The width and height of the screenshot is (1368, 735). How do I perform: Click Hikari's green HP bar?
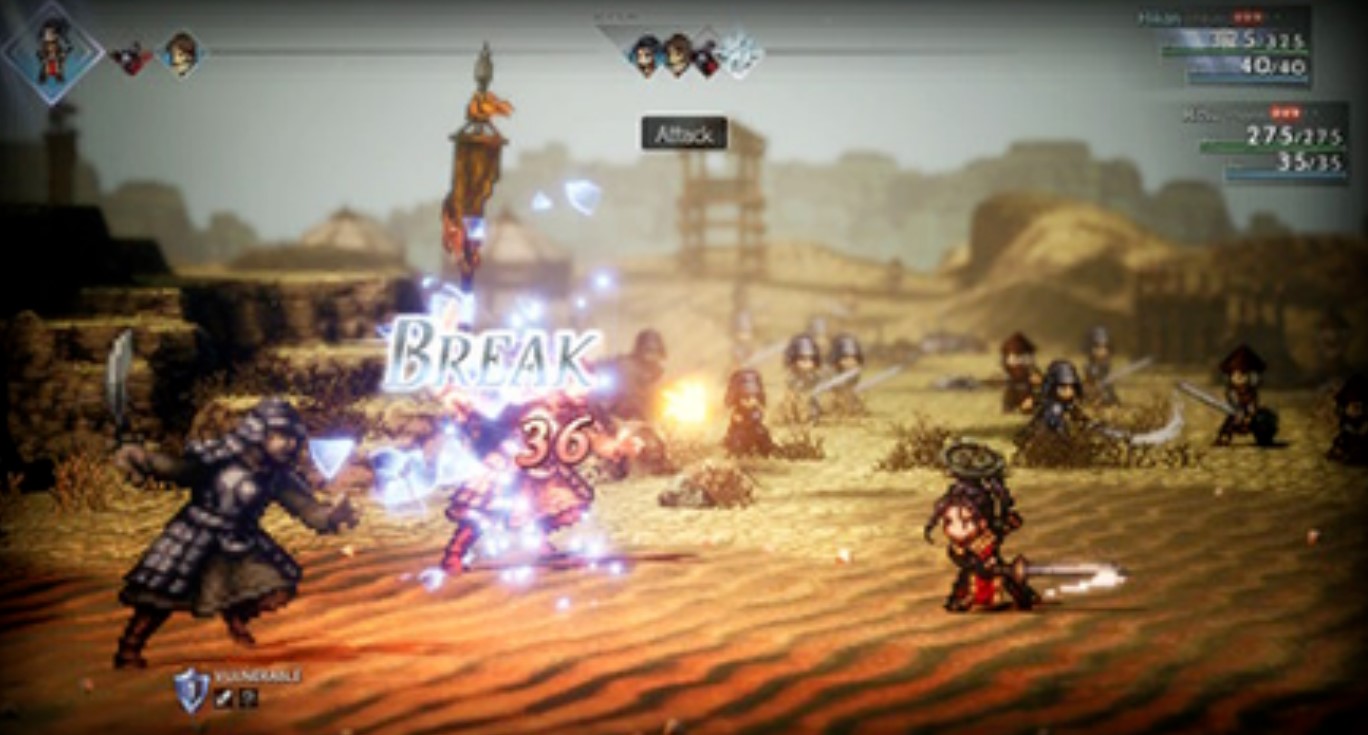point(1240,49)
